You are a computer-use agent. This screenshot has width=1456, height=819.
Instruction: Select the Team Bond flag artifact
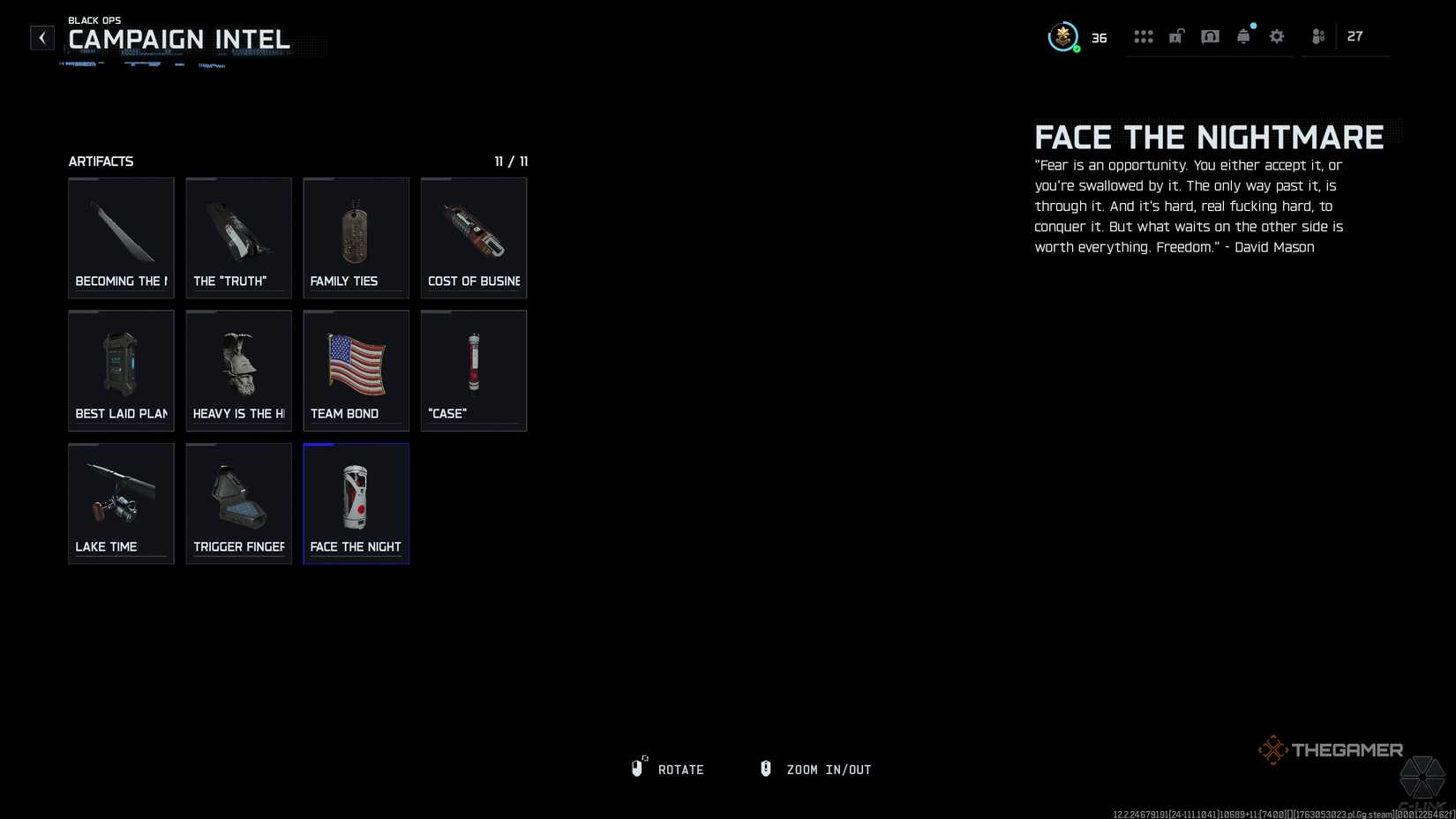click(356, 370)
